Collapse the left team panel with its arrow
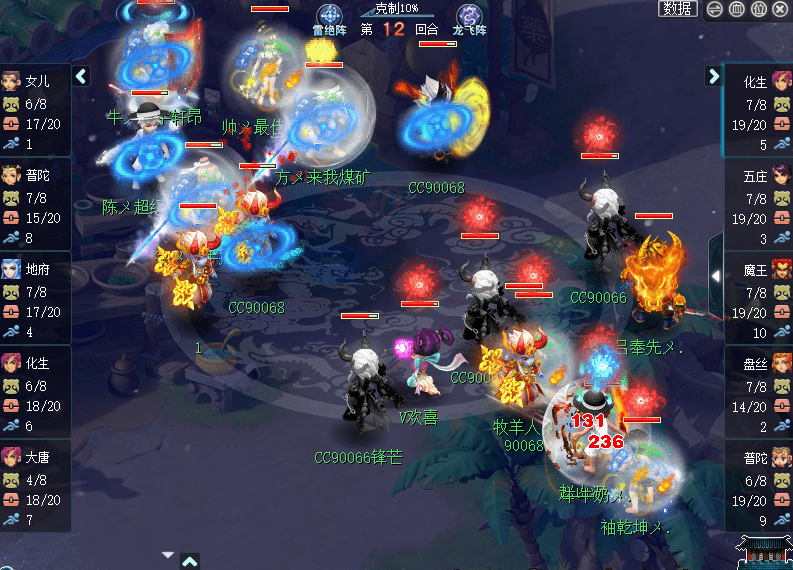Image resolution: width=793 pixels, height=570 pixels. pos(82,76)
